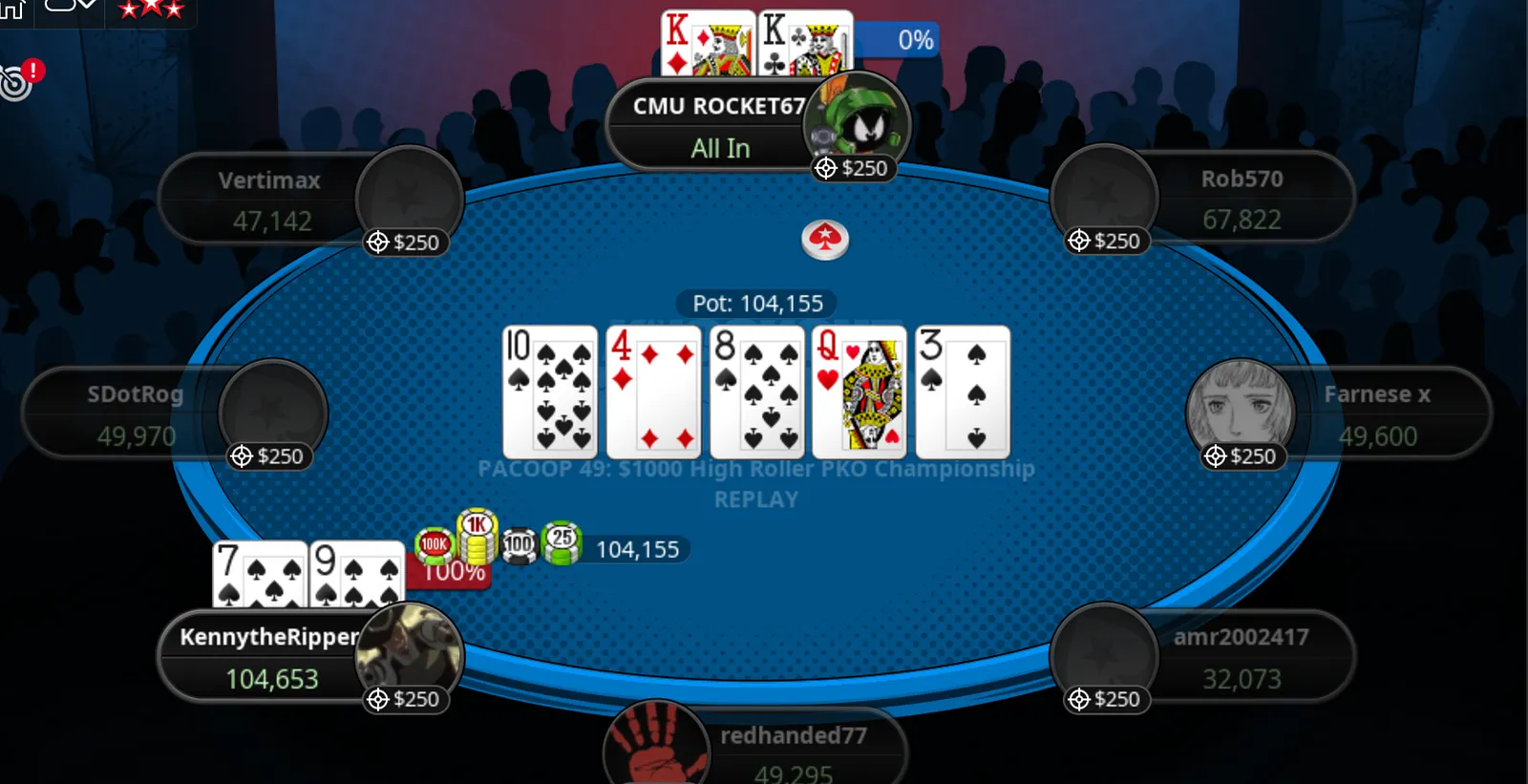Open the target challenges icon with alert
Viewport: 1528px width, 784px height.
(x=17, y=80)
